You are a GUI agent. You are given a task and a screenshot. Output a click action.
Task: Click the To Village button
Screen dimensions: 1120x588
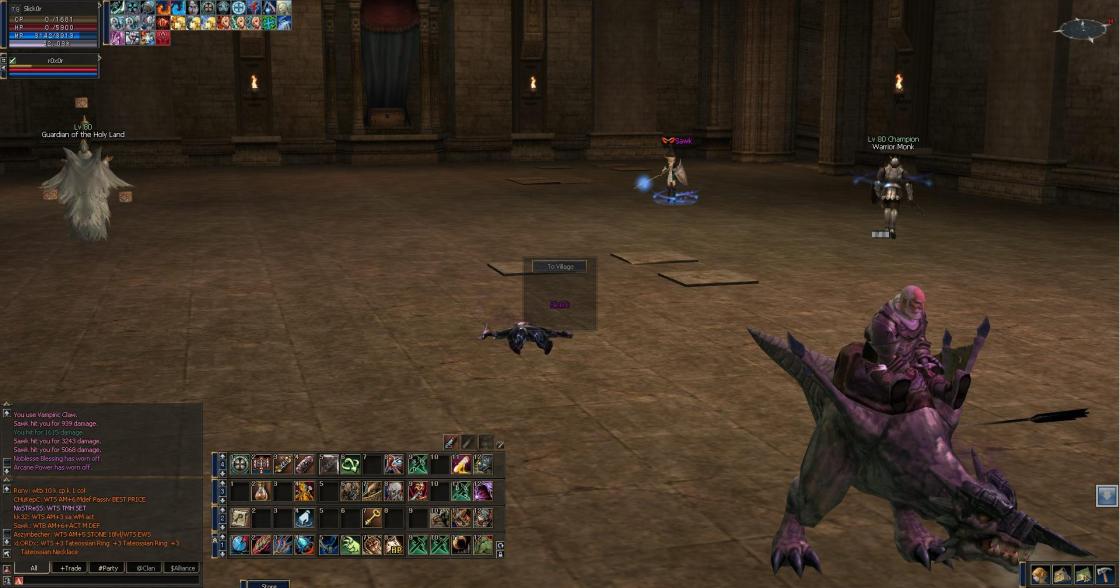click(559, 267)
